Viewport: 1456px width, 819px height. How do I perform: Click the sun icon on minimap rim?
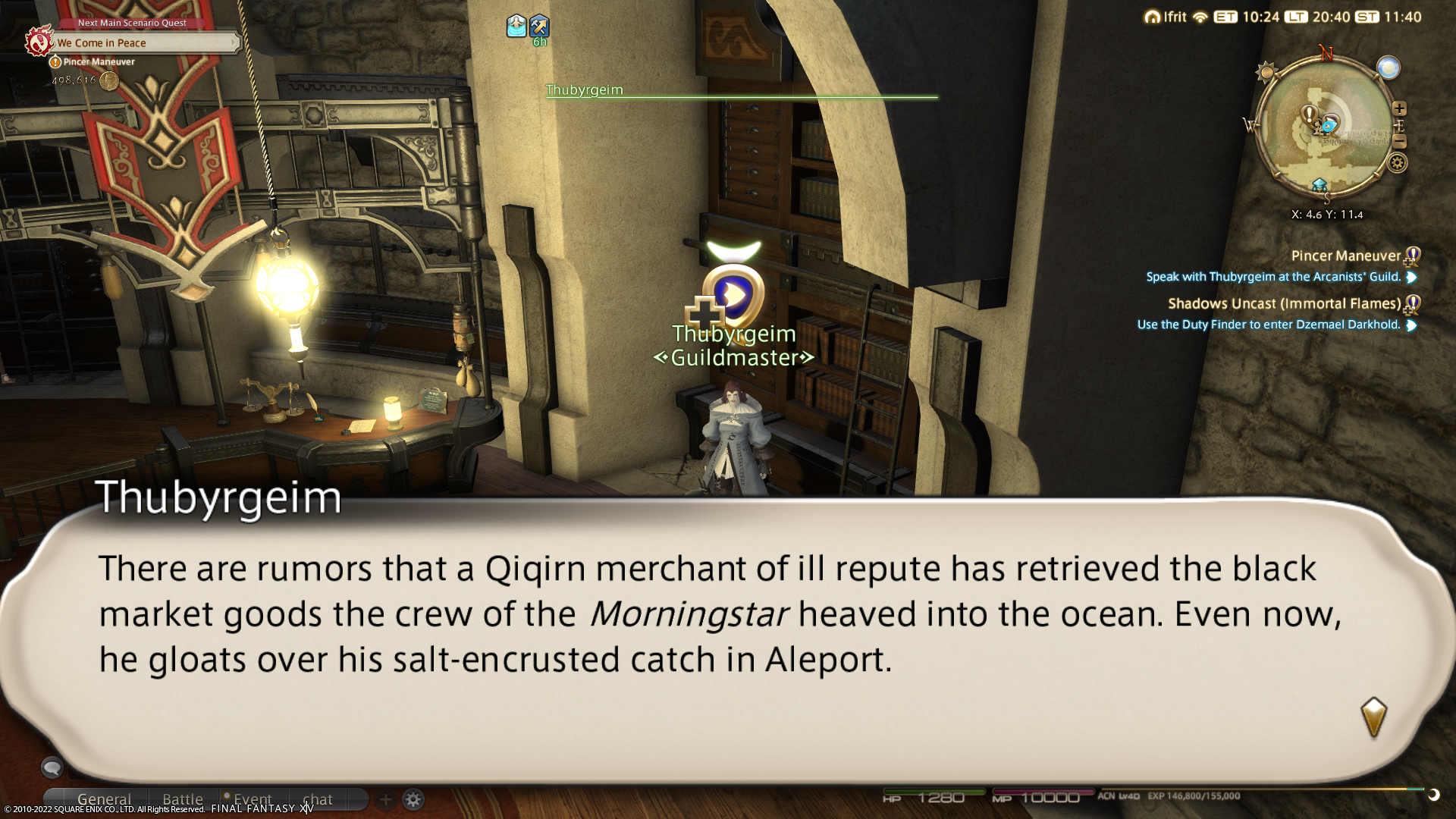coord(1265,73)
